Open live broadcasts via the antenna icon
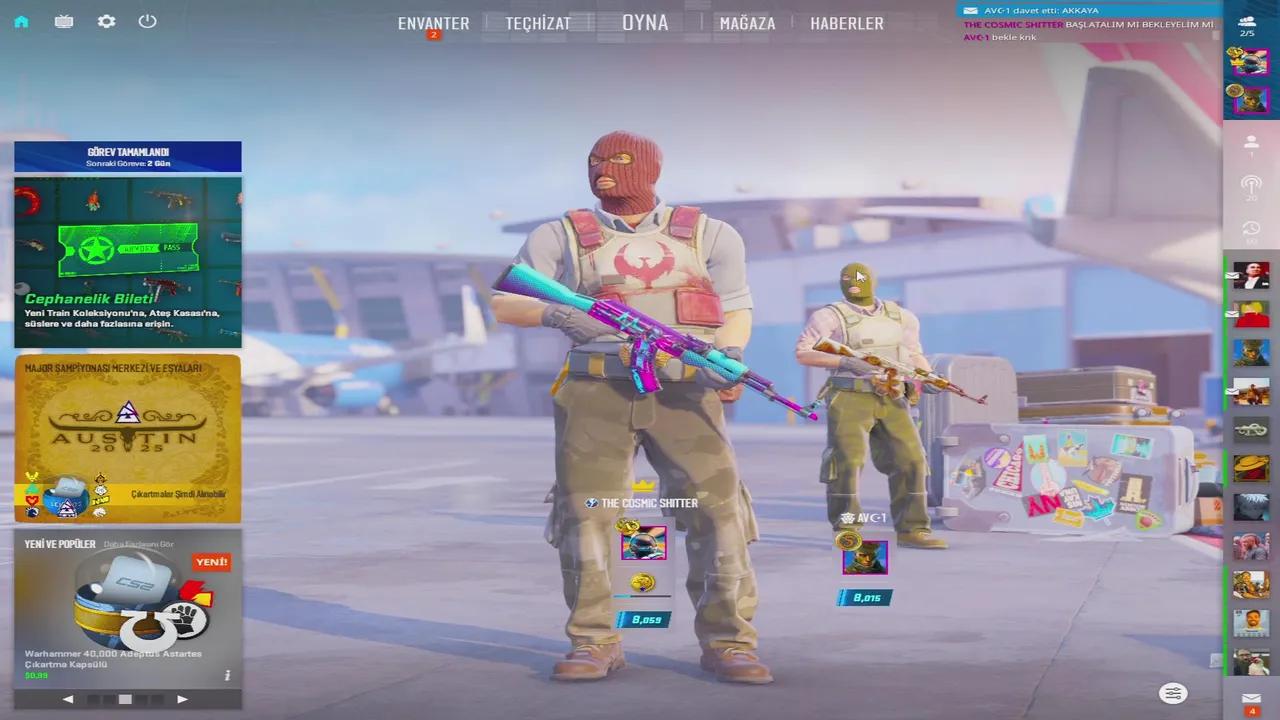The height and width of the screenshot is (720, 1280). [x=1251, y=186]
